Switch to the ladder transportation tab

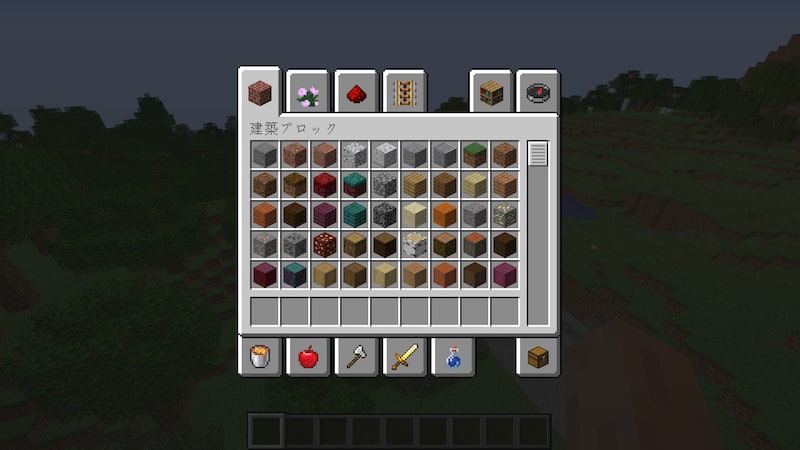[405, 94]
